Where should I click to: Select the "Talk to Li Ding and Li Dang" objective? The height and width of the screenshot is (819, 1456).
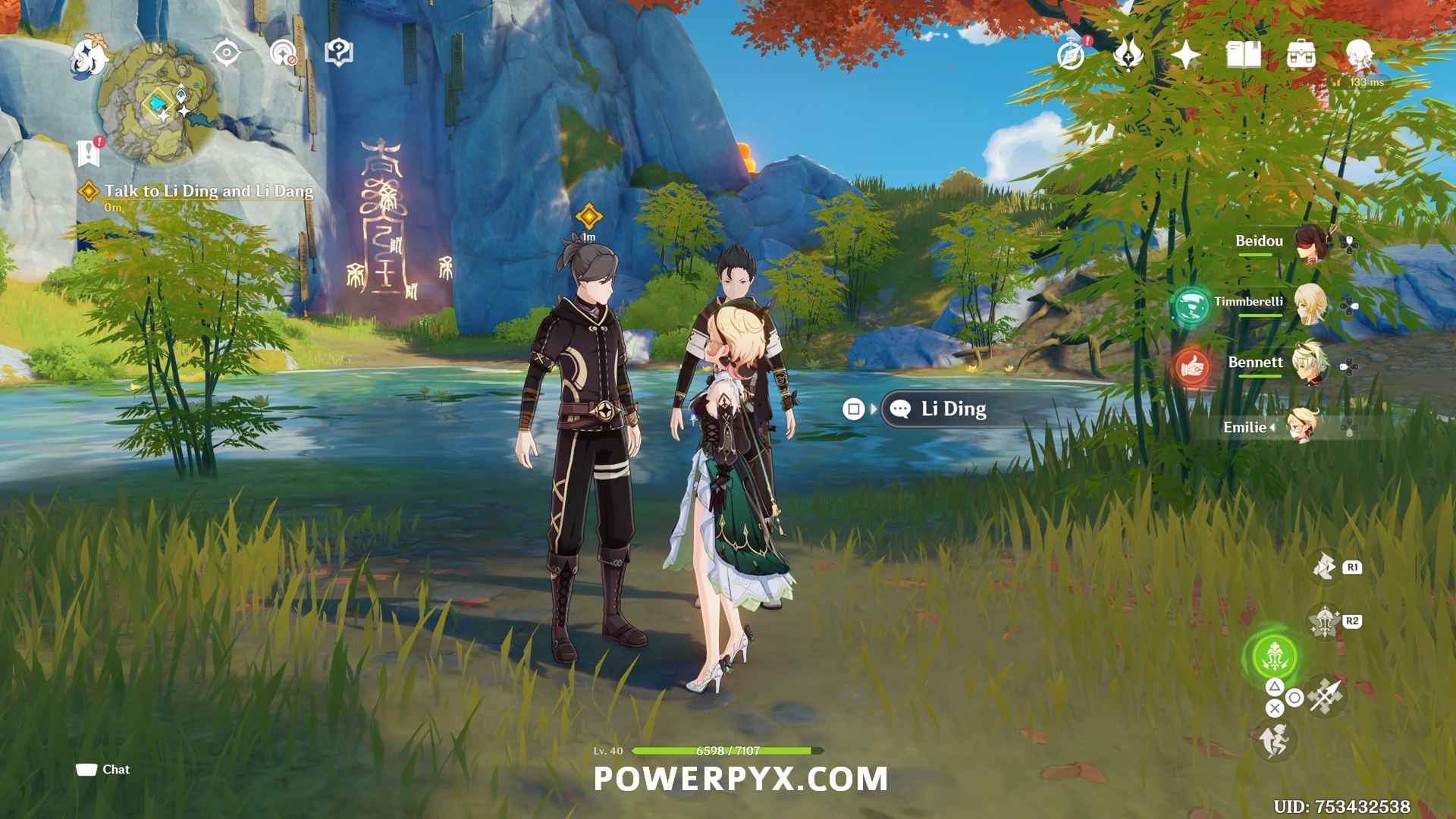pyautogui.click(x=208, y=191)
